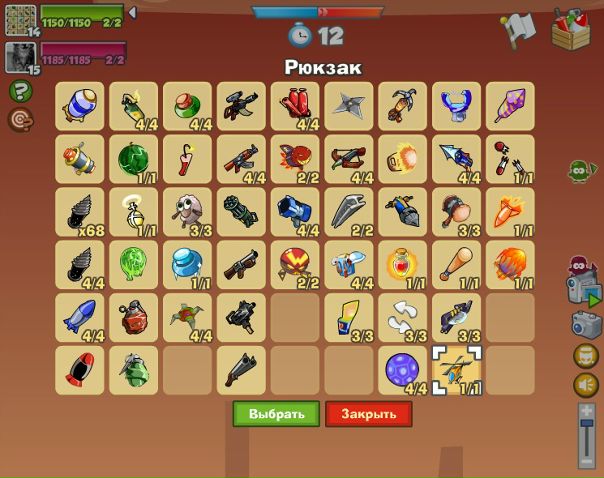Select the blue slingshot slot
This screenshot has width=604, height=478.
[457, 106]
